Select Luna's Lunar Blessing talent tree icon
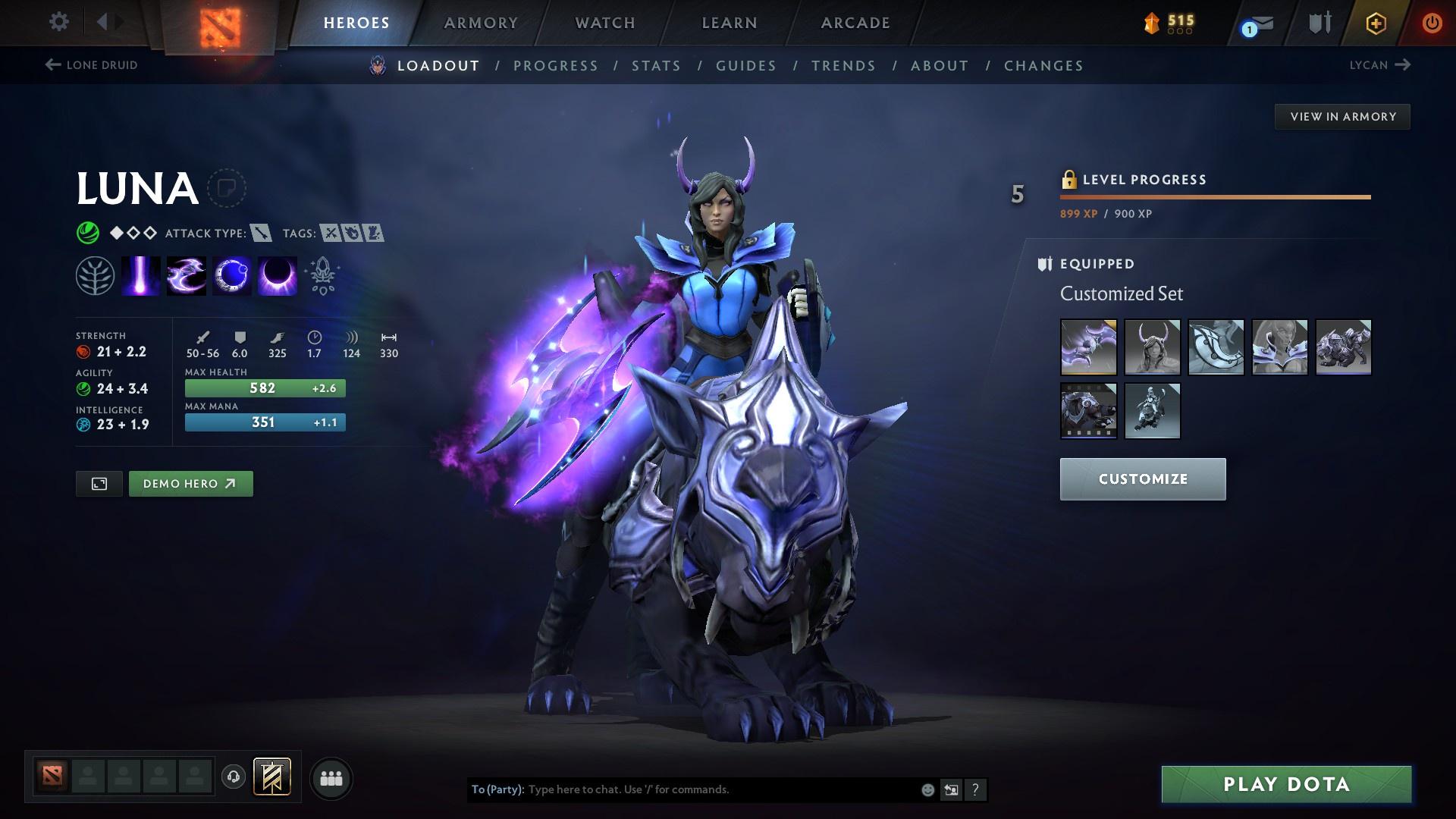 [x=94, y=275]
